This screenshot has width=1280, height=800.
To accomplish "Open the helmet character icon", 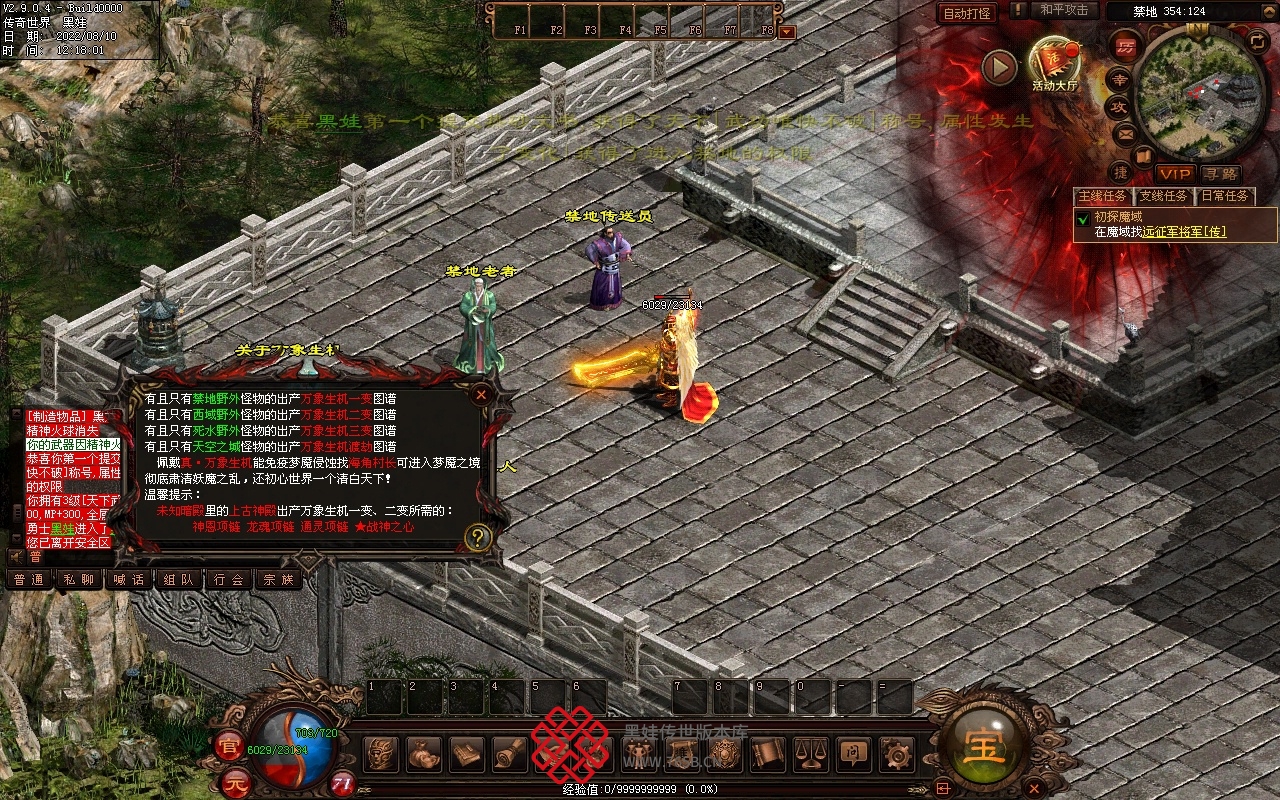I will pos(380,754).
